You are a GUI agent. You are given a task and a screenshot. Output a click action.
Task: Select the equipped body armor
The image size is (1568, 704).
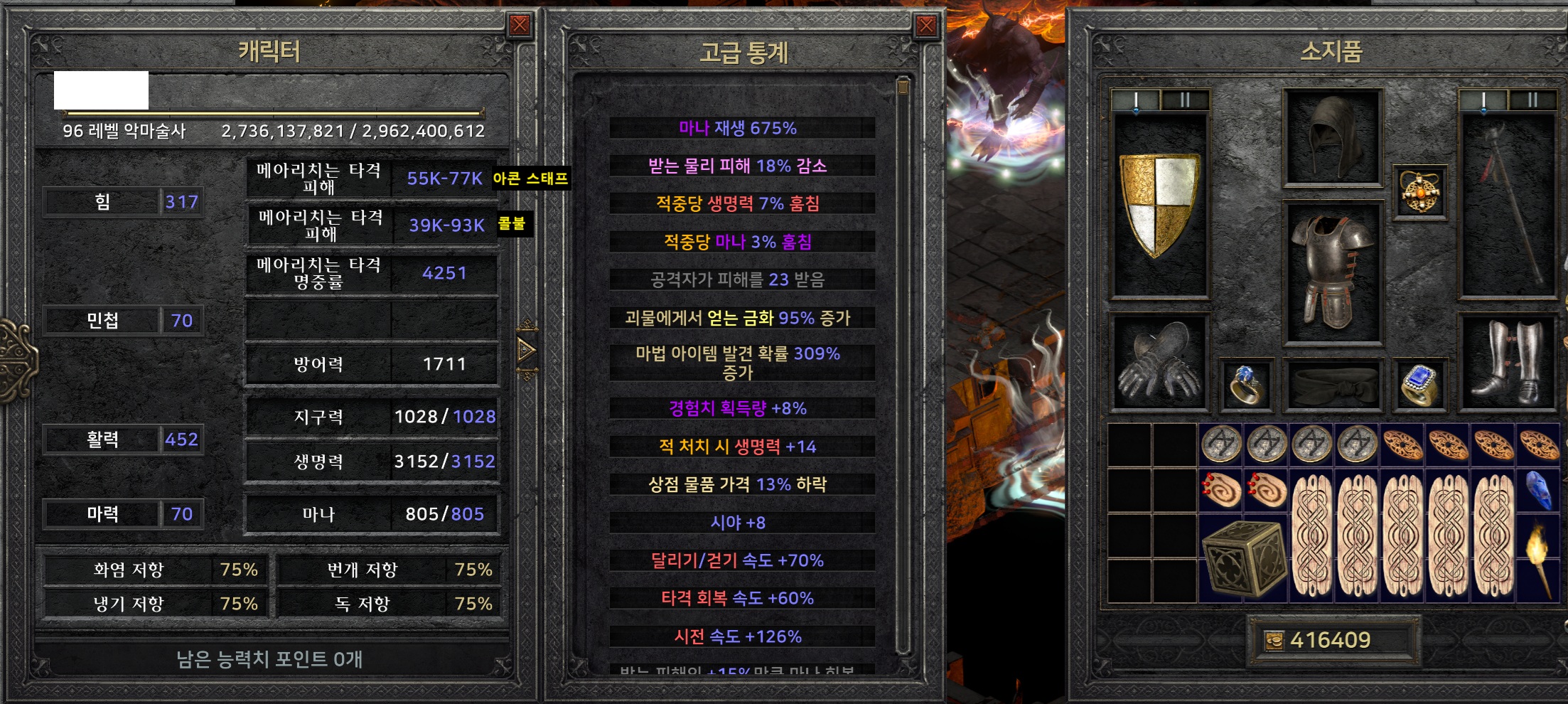[x=1333, y=272]
